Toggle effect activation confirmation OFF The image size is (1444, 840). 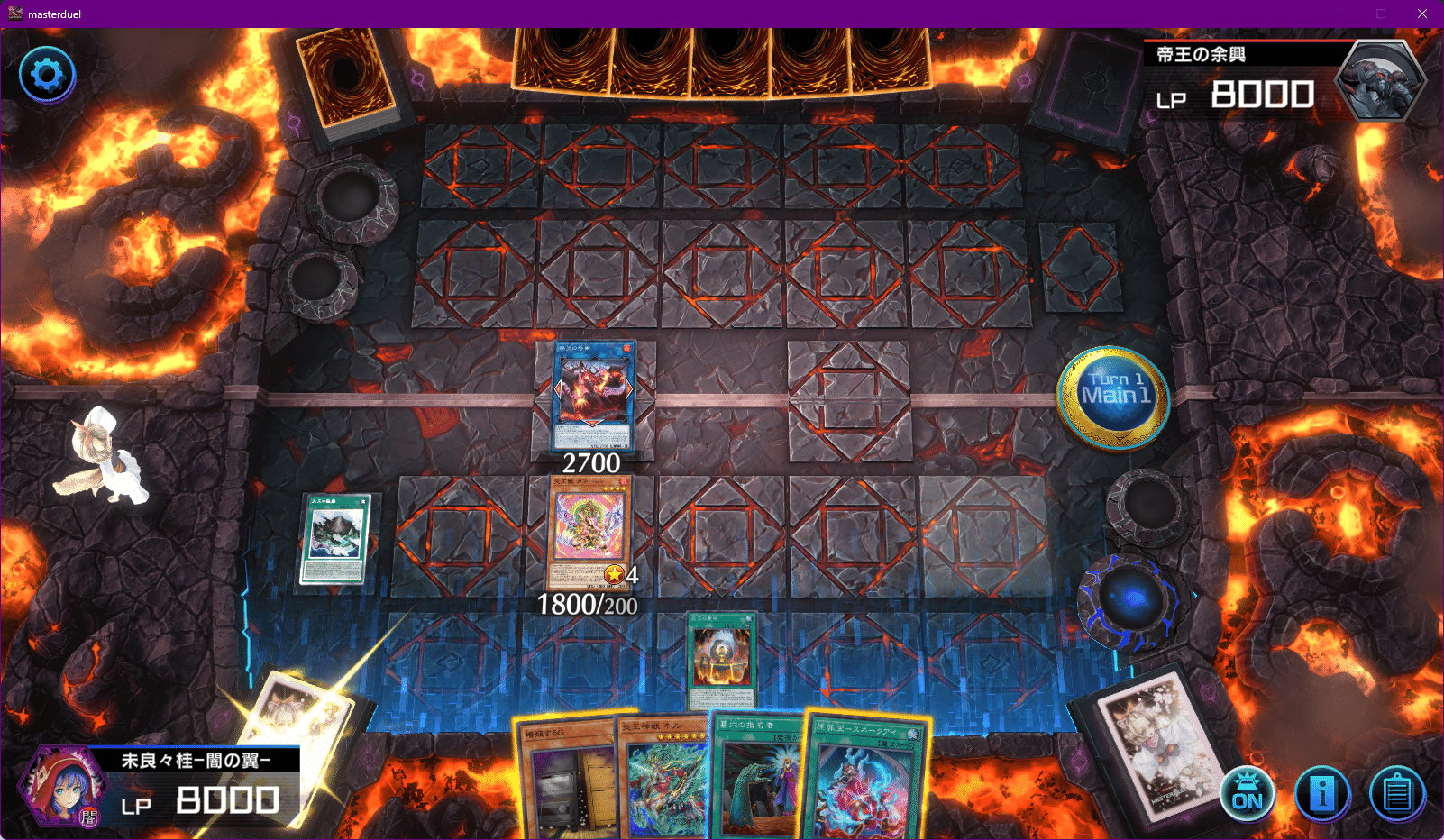pos(1248,794)
